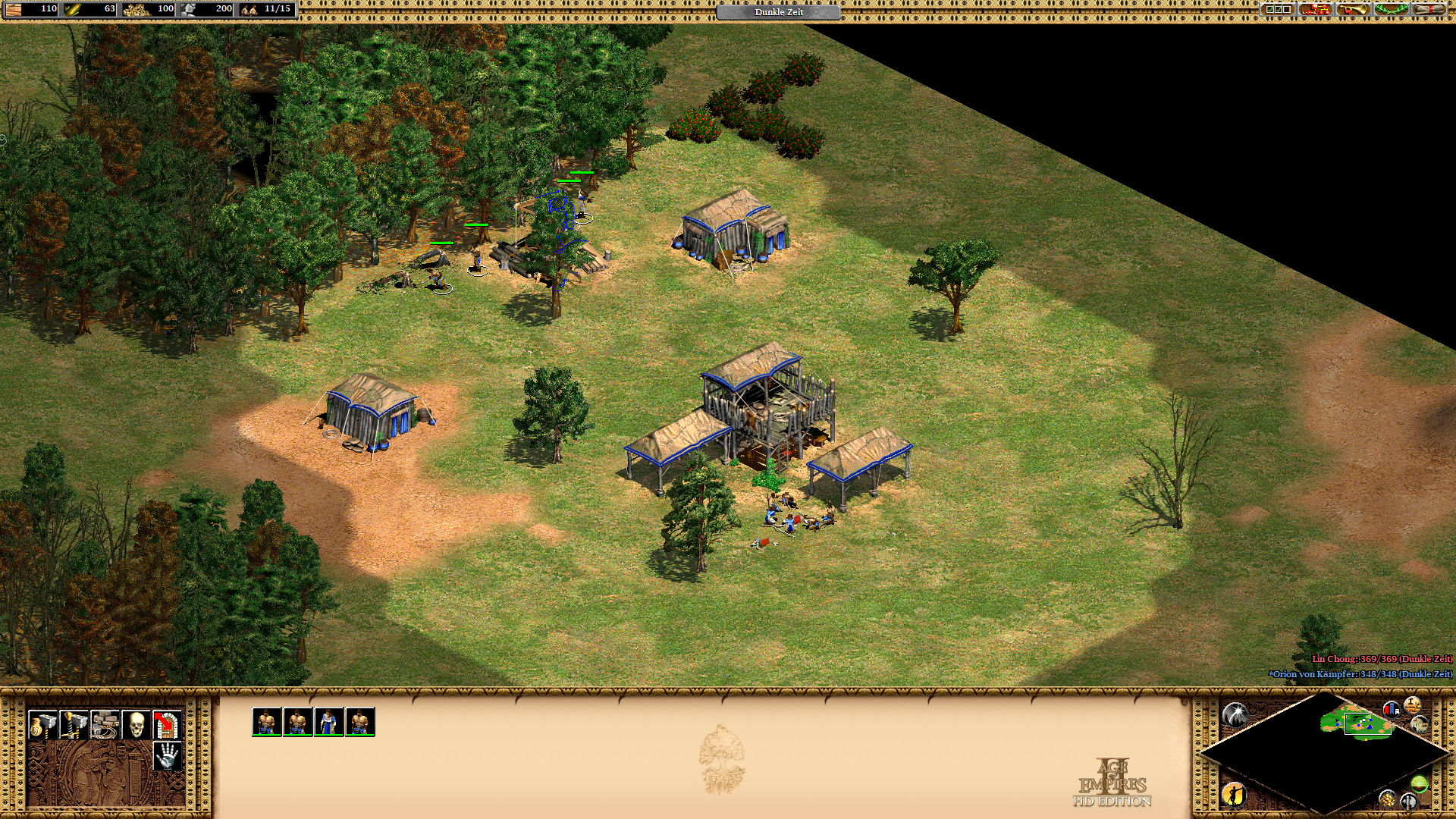Switch minimap to combat mode axe icon

[x=1409, y=800]
